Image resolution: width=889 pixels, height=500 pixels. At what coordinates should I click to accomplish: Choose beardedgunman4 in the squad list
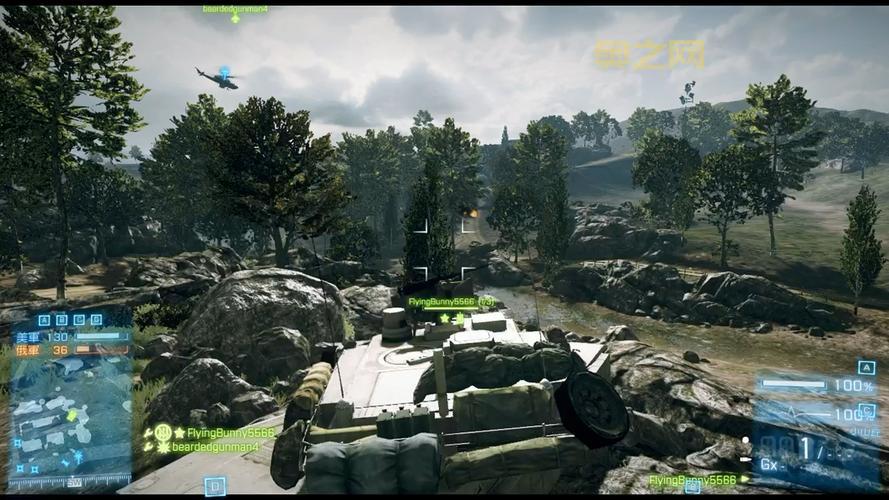[x=214, y=447]
